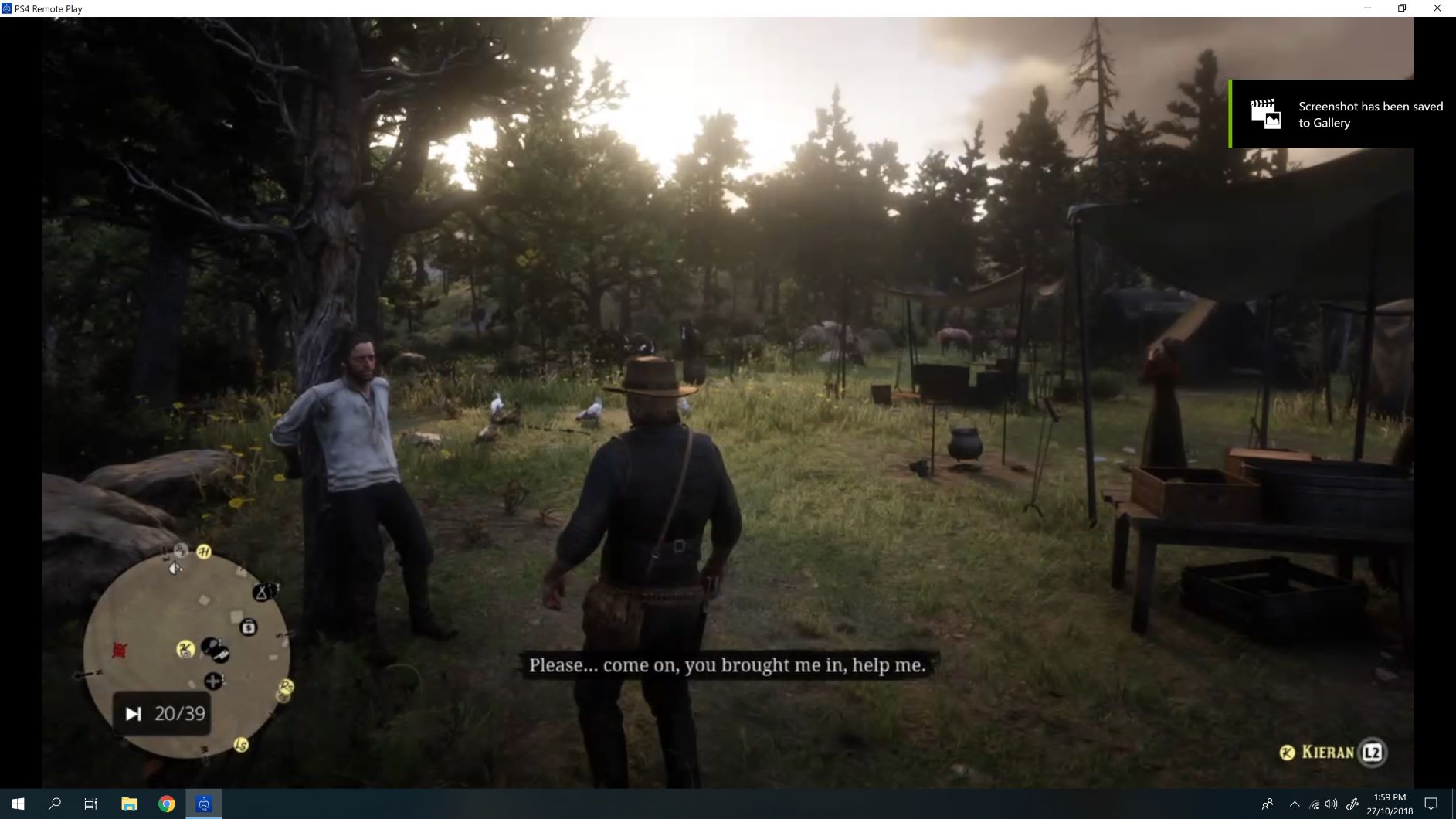Expand hidden icons with the tray chevron

[1294, 804]
